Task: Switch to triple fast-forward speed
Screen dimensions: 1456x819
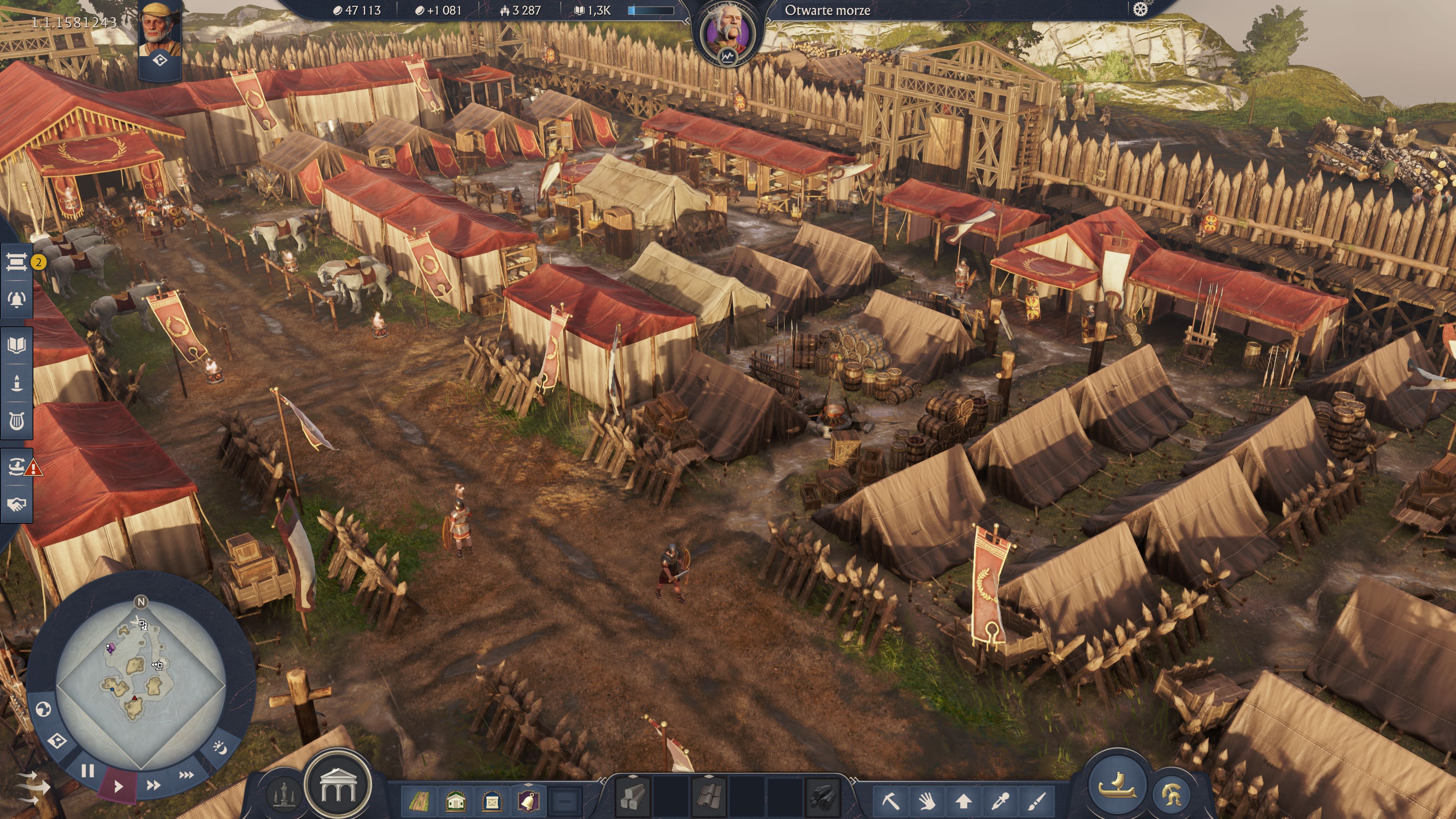Action: click(186, 775)
